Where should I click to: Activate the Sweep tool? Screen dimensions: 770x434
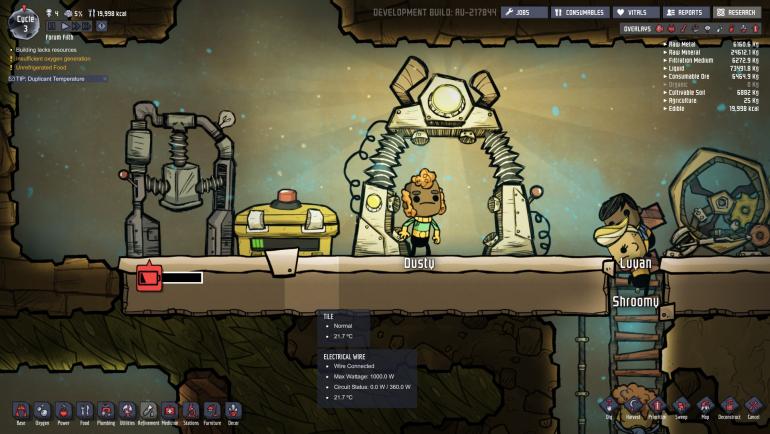click(681, 406)
